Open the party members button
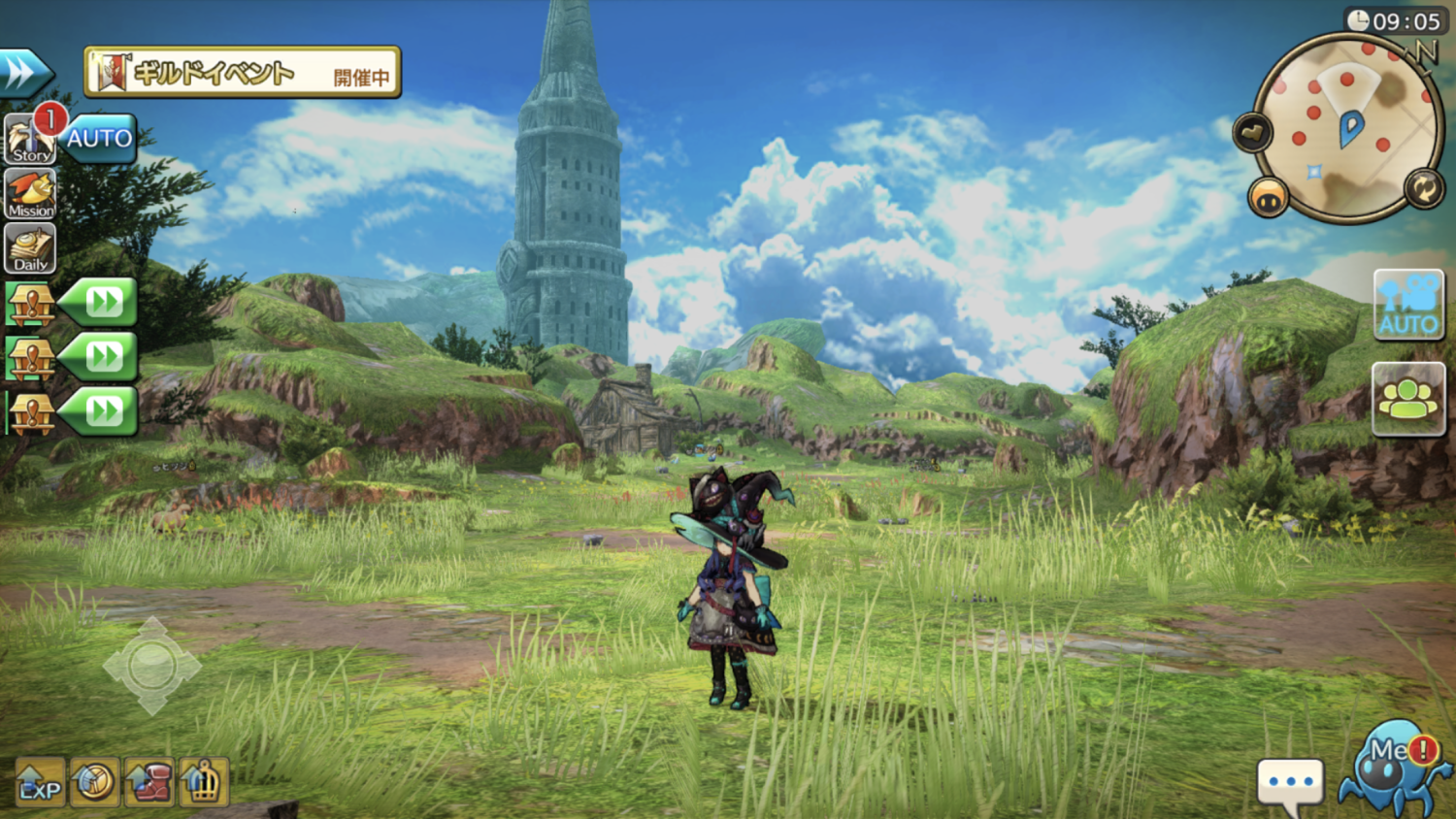The width and height of the screenshot is (1456, 819). pyautogui.click(x=1408, y=399)
